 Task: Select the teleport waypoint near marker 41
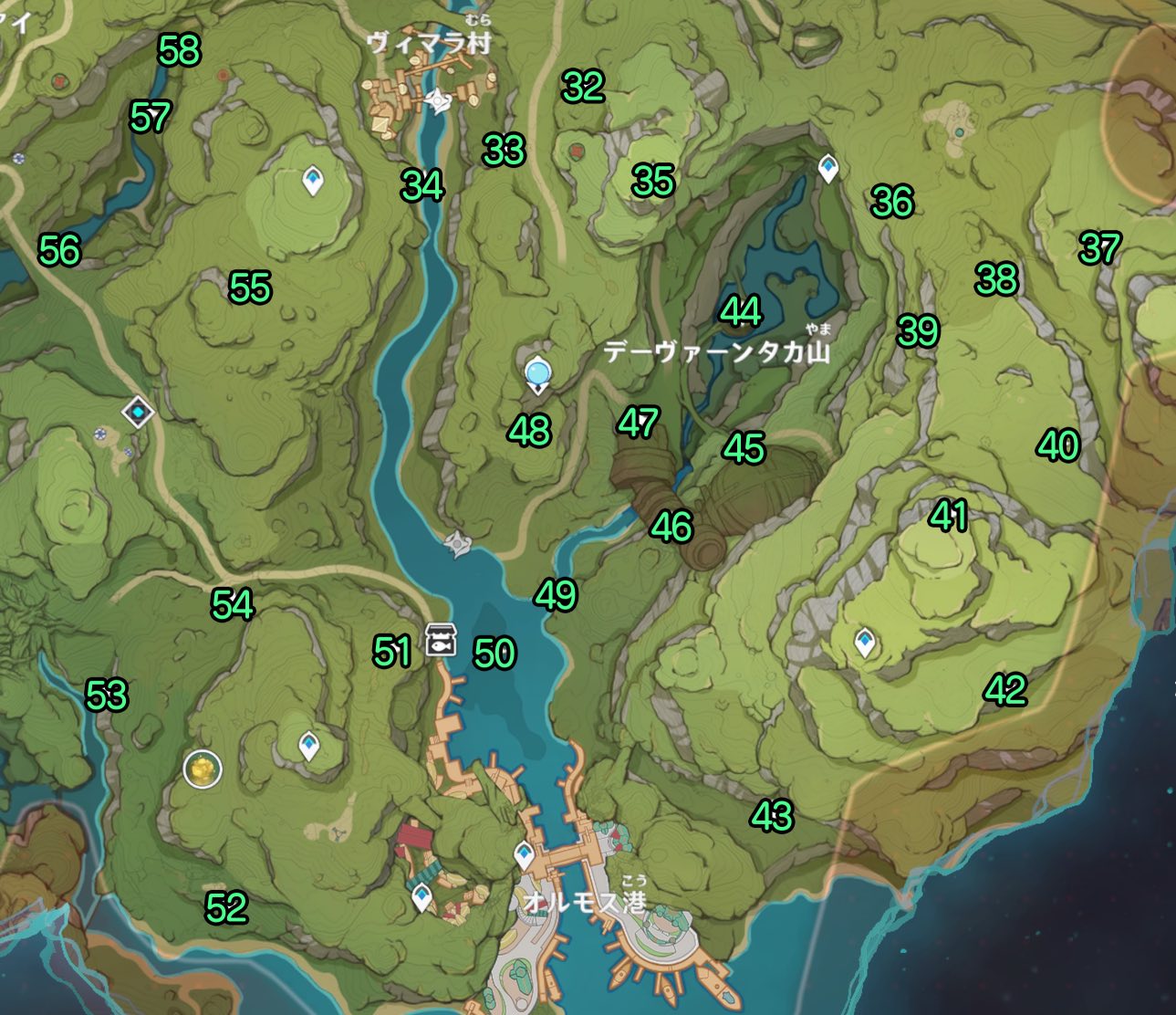(x=865, y=642)
